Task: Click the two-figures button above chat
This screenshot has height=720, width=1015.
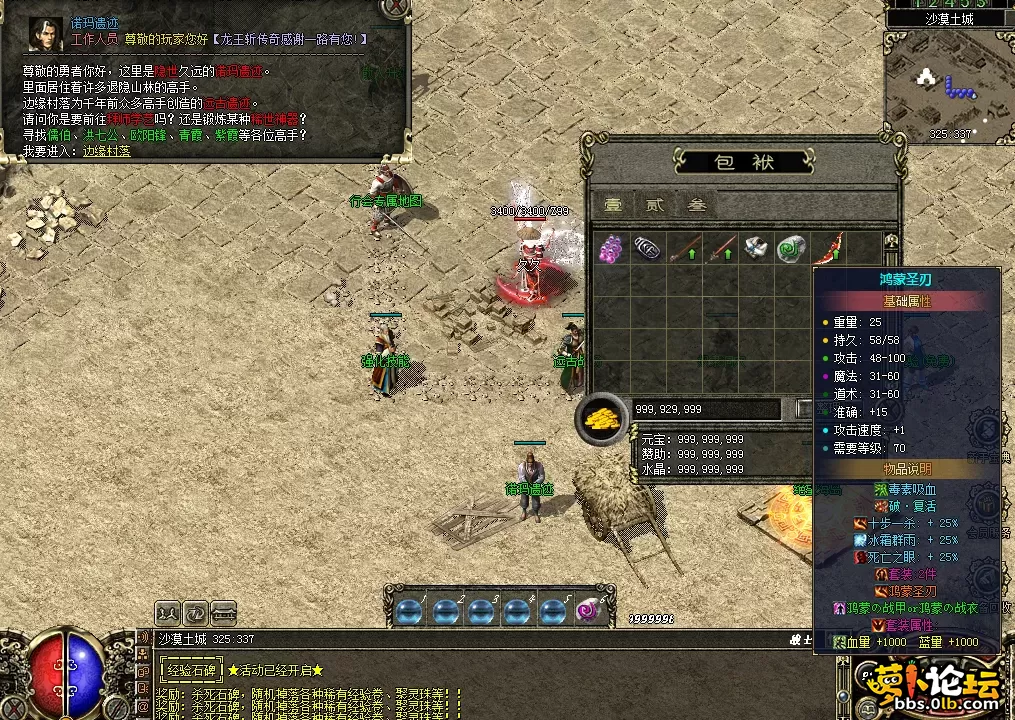Action: tap(167, 609)
